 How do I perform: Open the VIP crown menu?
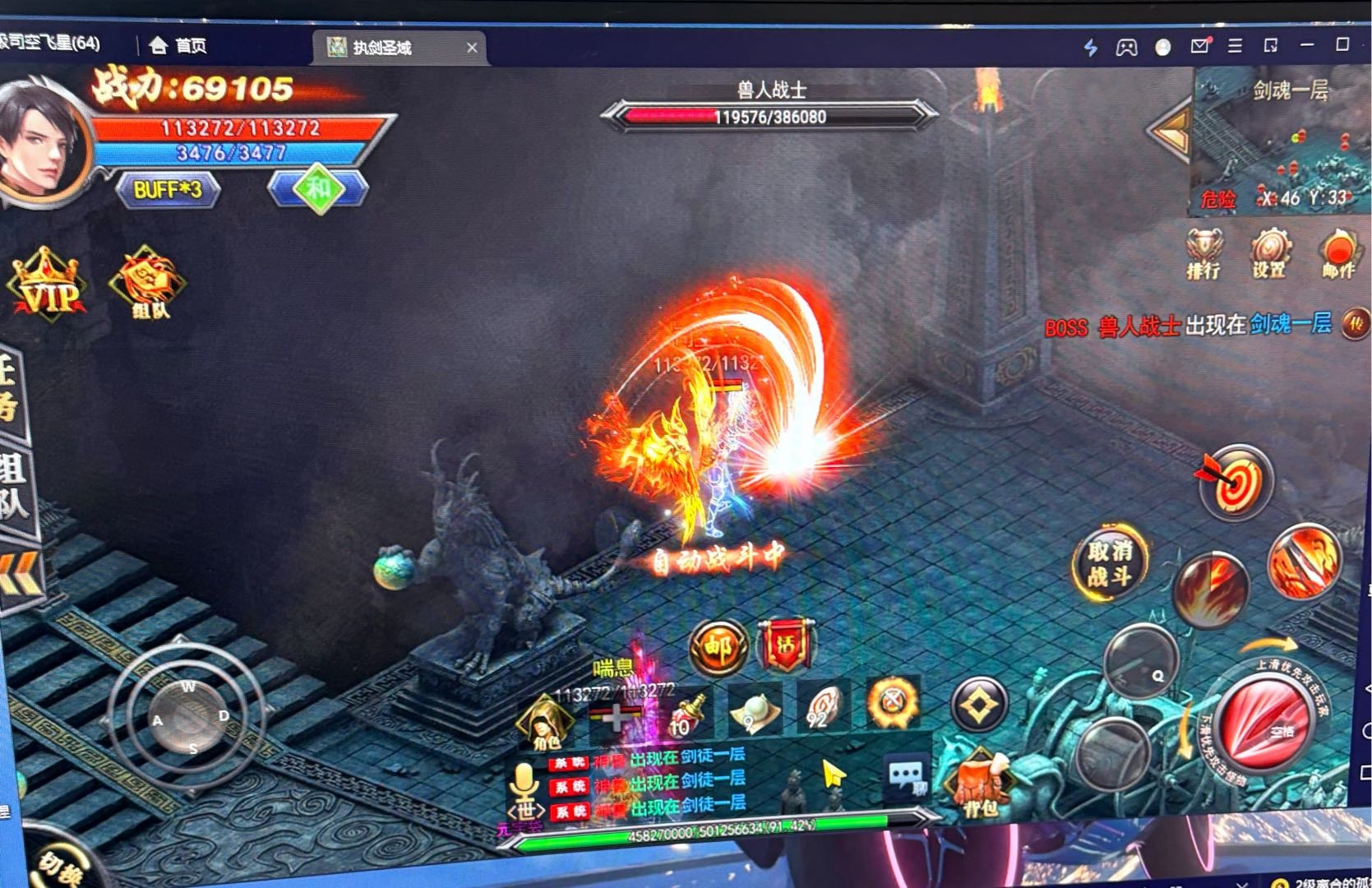46,284
